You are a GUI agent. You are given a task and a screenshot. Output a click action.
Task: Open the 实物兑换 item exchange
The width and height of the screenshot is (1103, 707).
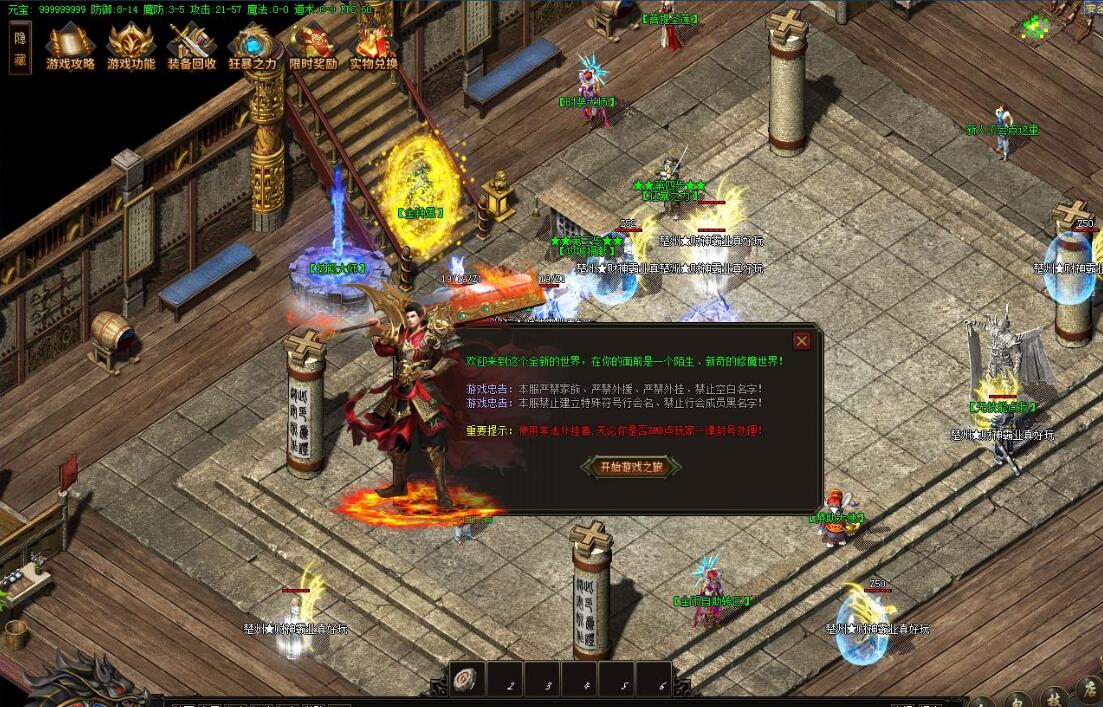pyautogui.click(x=374, y=46)
